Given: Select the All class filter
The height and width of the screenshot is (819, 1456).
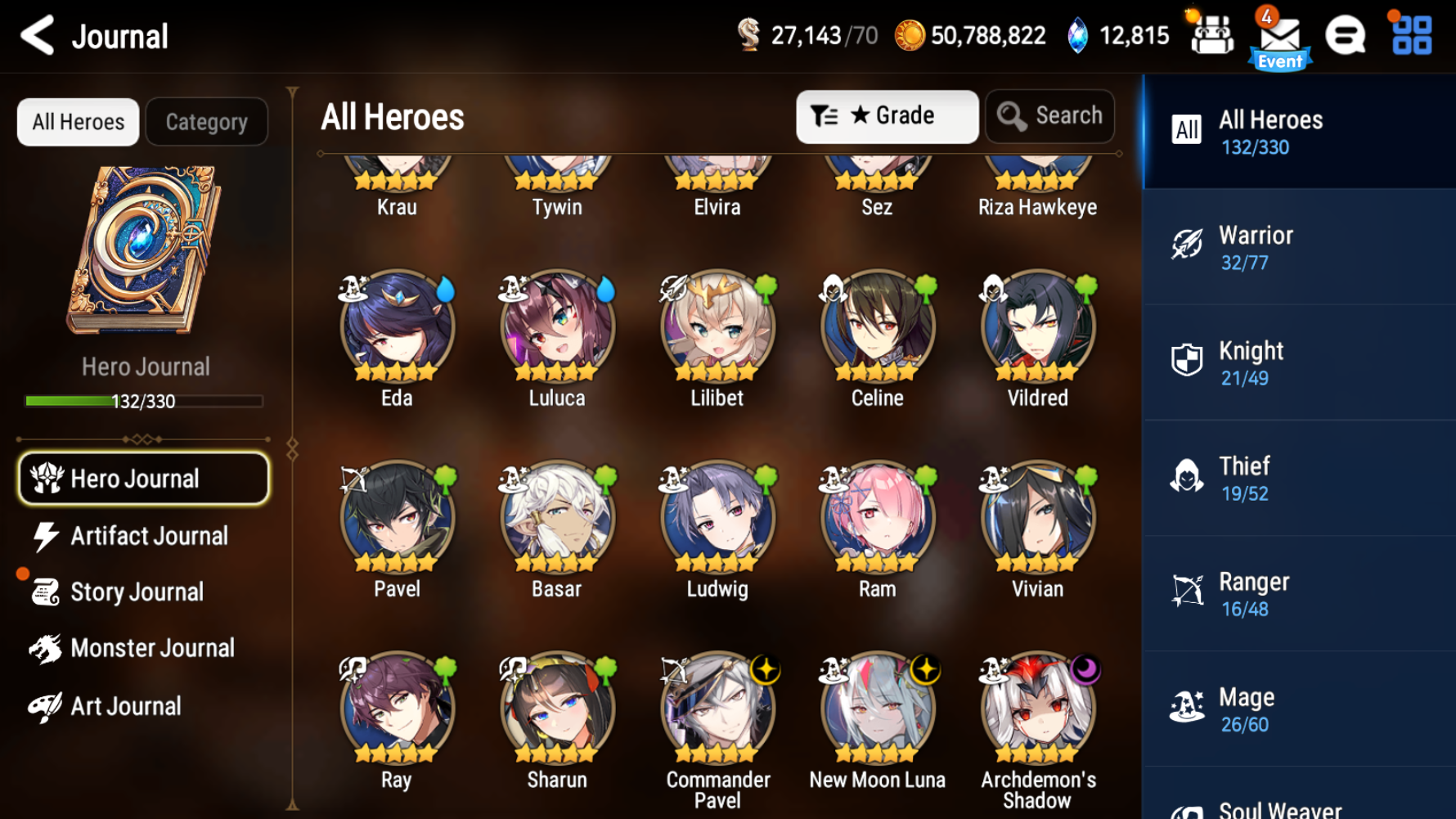Looking at the screenshot, I should click(1299, 131).
